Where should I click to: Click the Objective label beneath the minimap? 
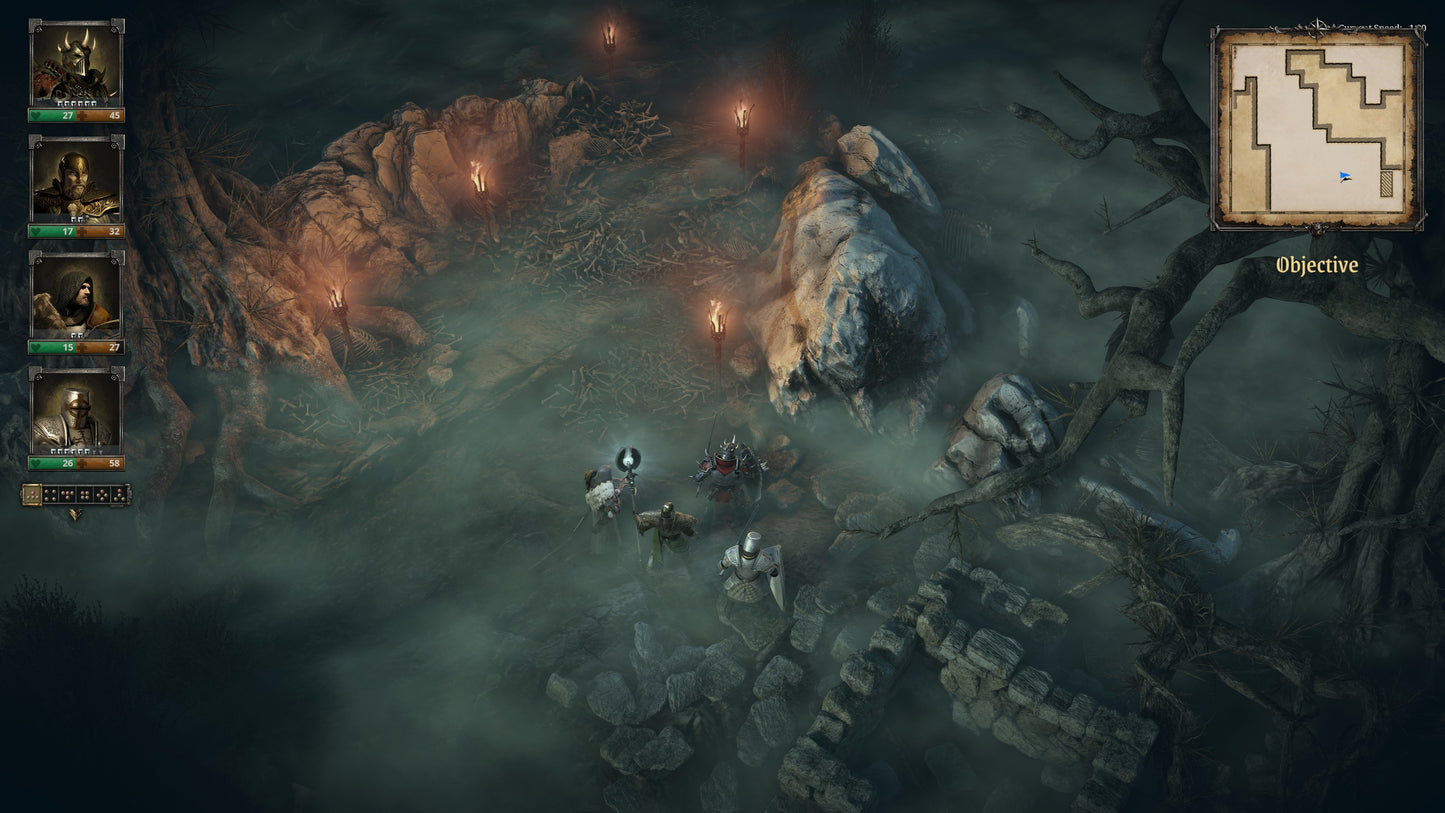pos(1316,266)
